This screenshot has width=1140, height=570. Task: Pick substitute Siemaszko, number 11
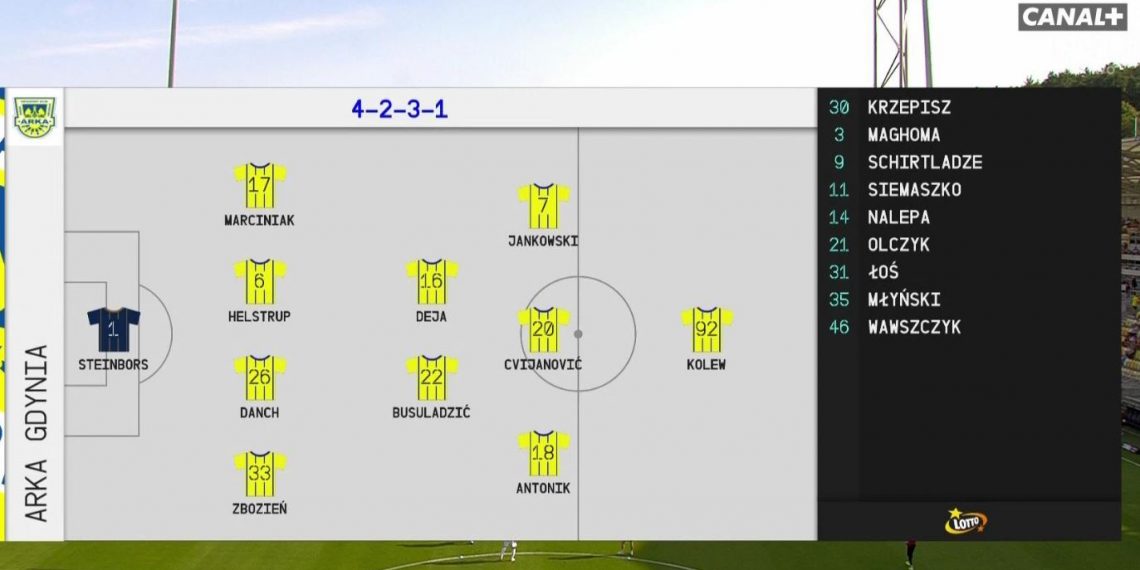[913, 190]
